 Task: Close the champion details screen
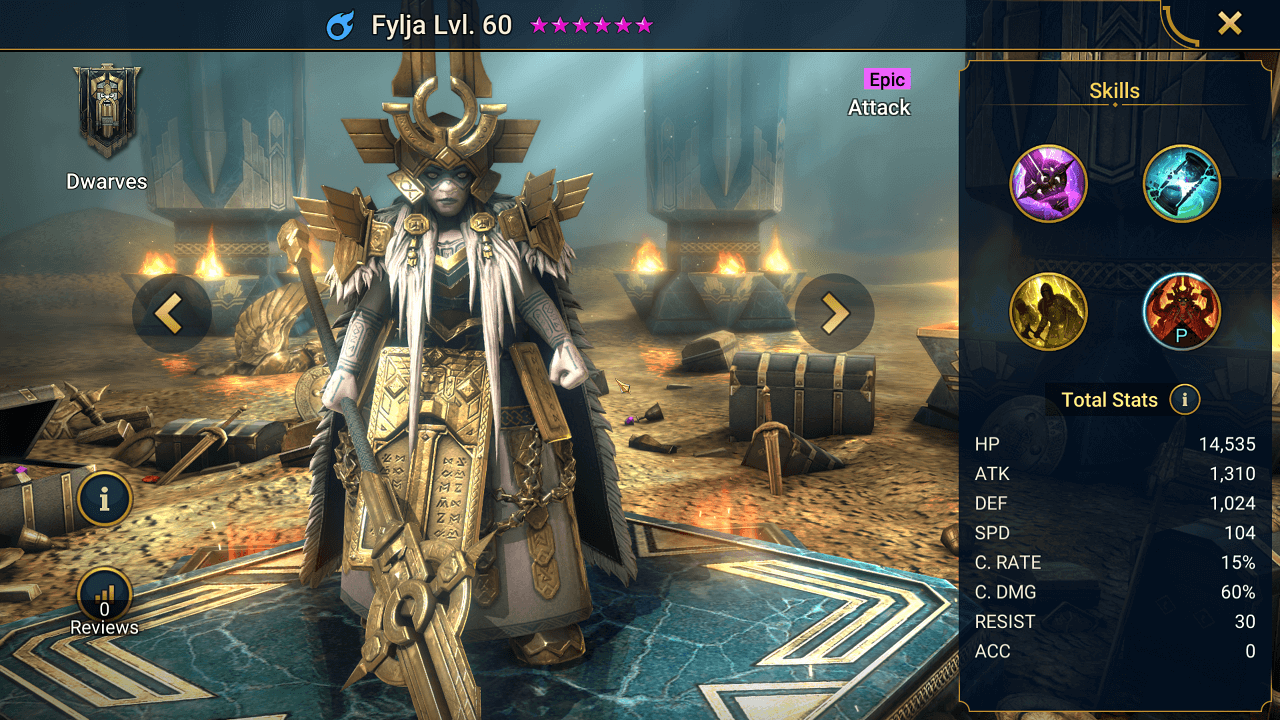tap(1229, 24)
